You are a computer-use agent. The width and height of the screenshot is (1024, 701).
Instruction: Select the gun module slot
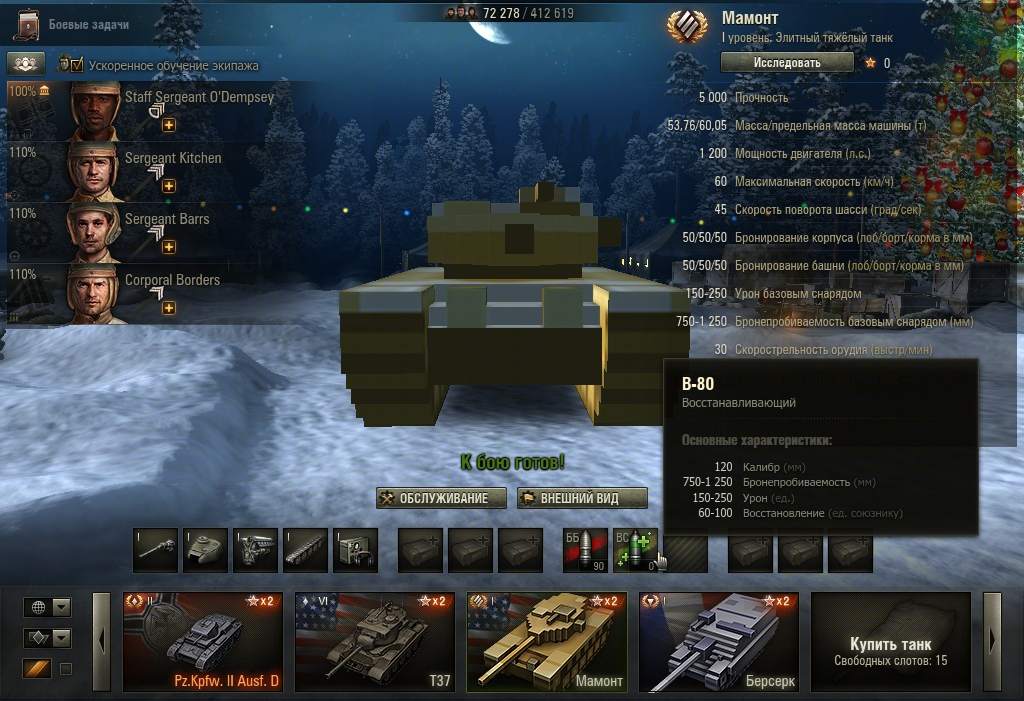tap(155, 550)
